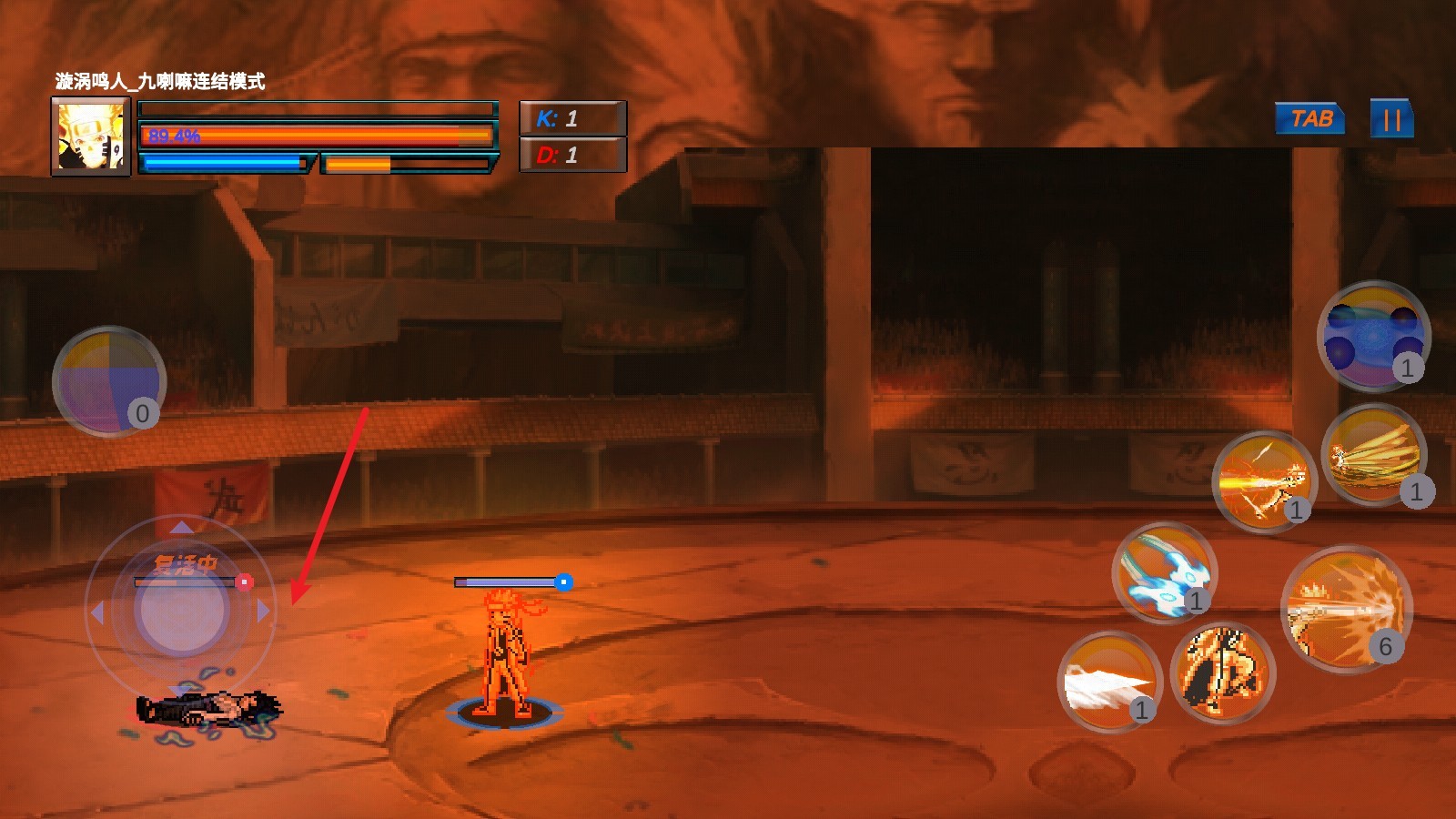The width and height of the screenshot is (1456, 819).
Task: Tap the crouching Naruto skill icon
Action: point(1222,673)
